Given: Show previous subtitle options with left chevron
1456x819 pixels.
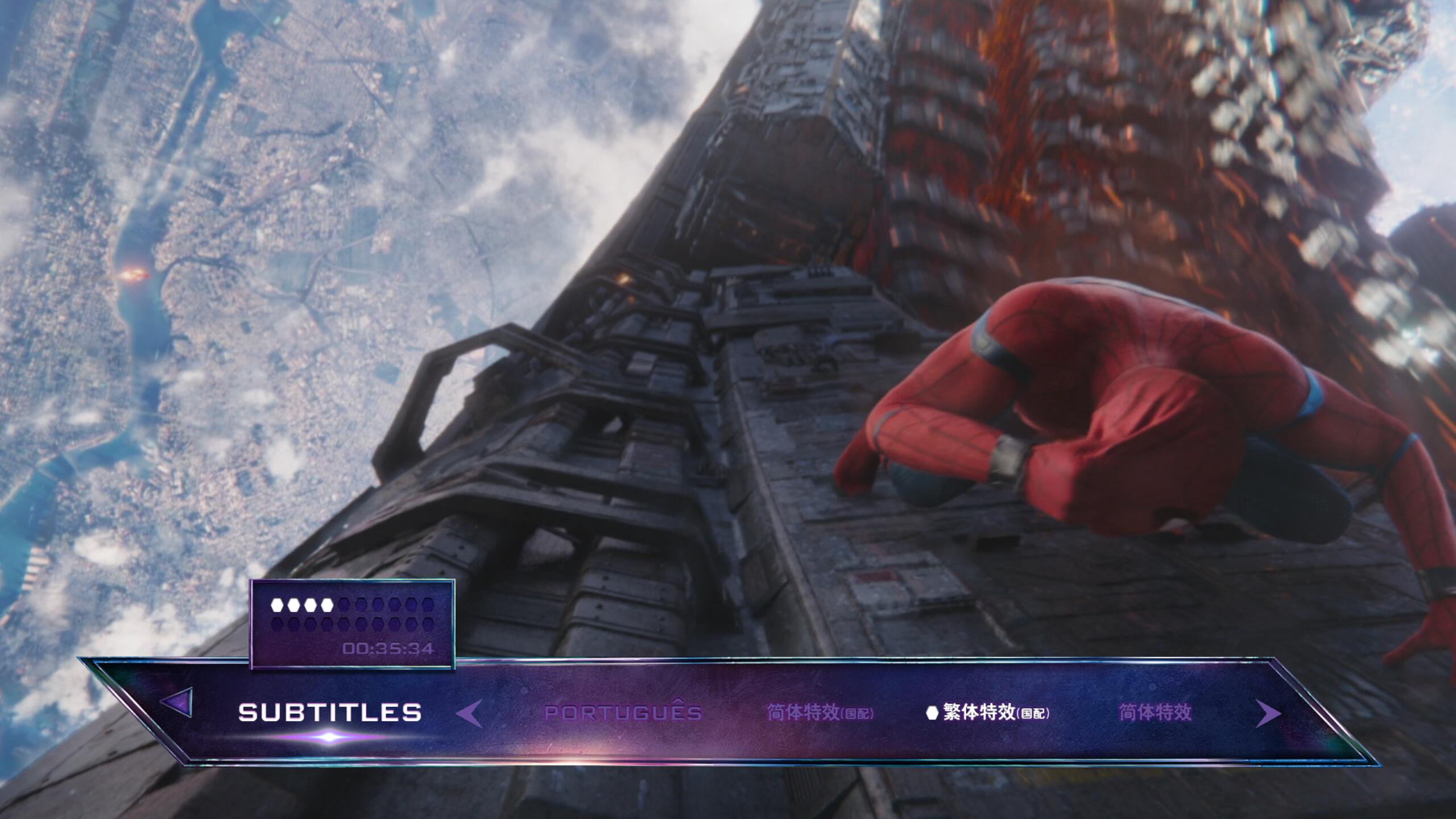Looking at the screenshot, I should click(470, 713).
